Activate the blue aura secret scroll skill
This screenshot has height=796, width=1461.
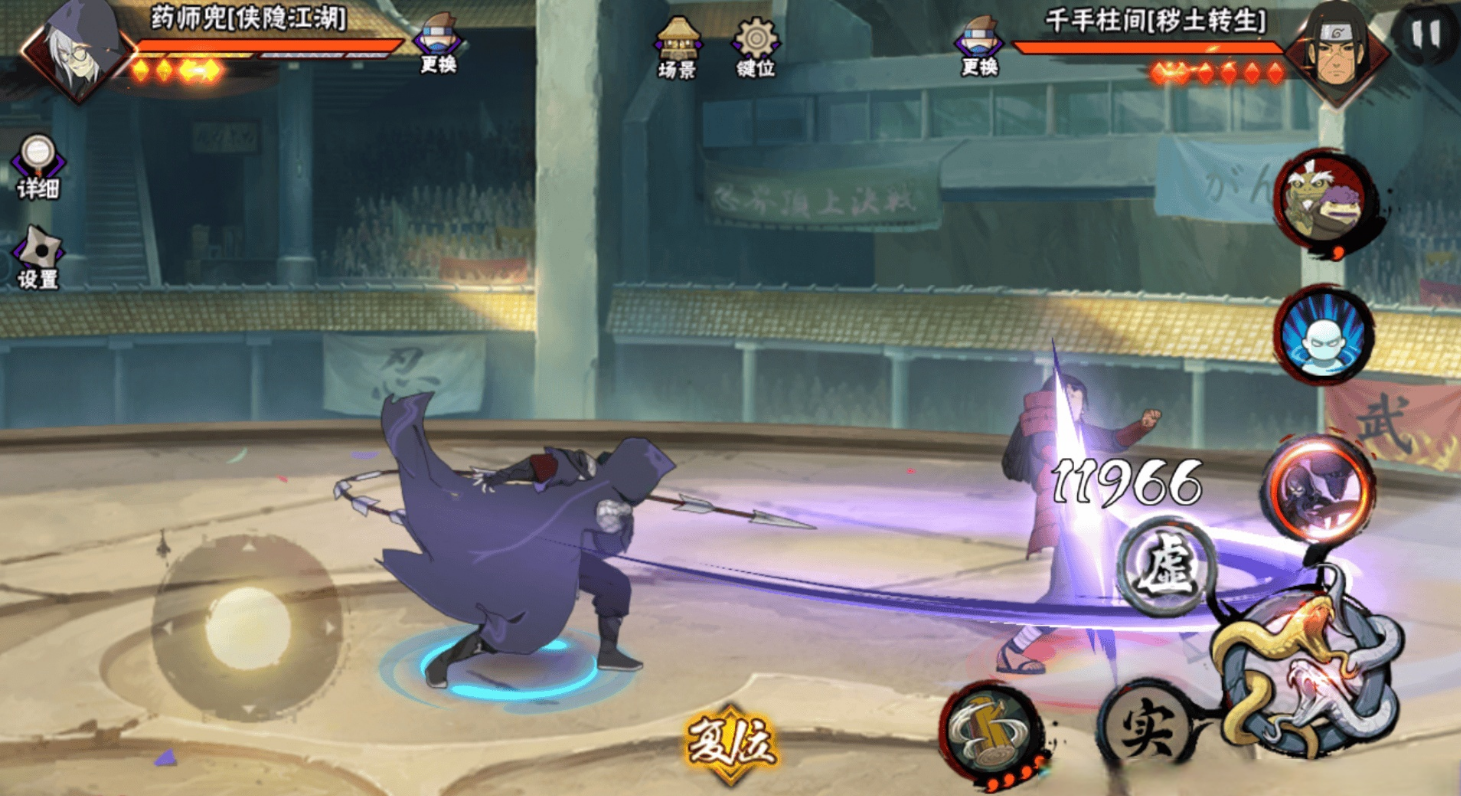click(1323, 336)
